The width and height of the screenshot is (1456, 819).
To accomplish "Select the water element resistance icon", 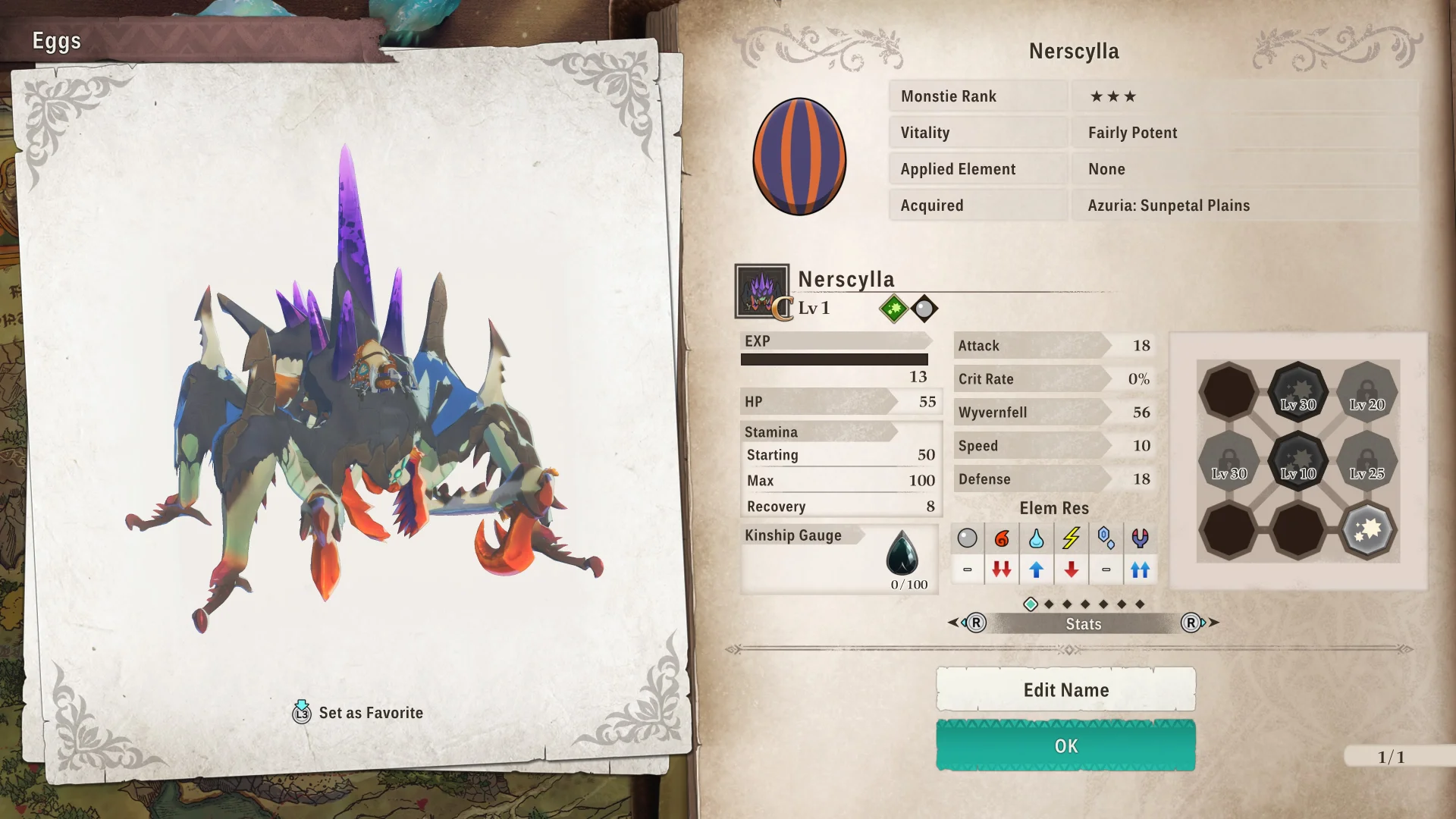I will click(x=1036, y=538).
